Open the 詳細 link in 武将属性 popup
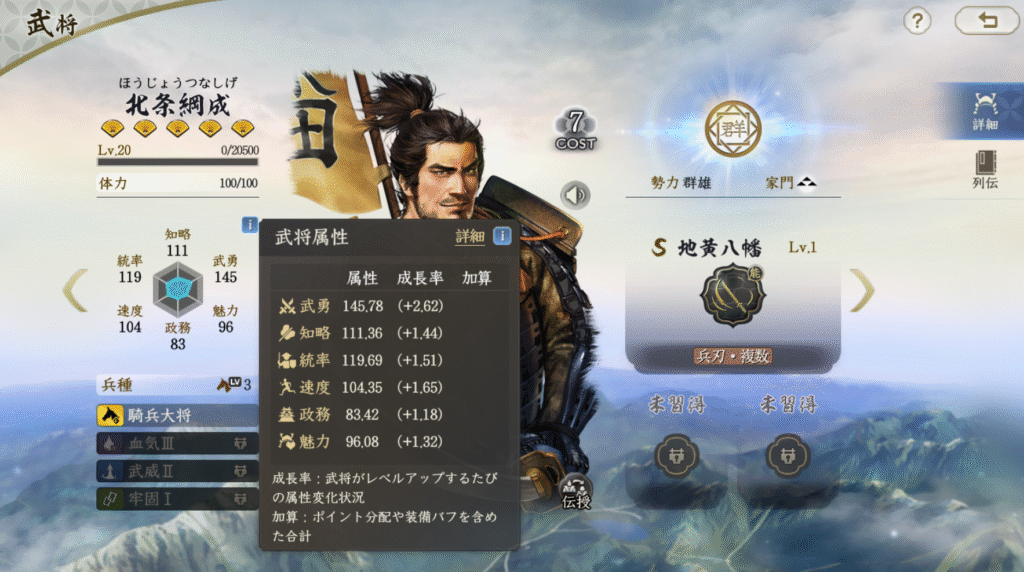This screenshot has width=1024, height=572. coord(470,237)
